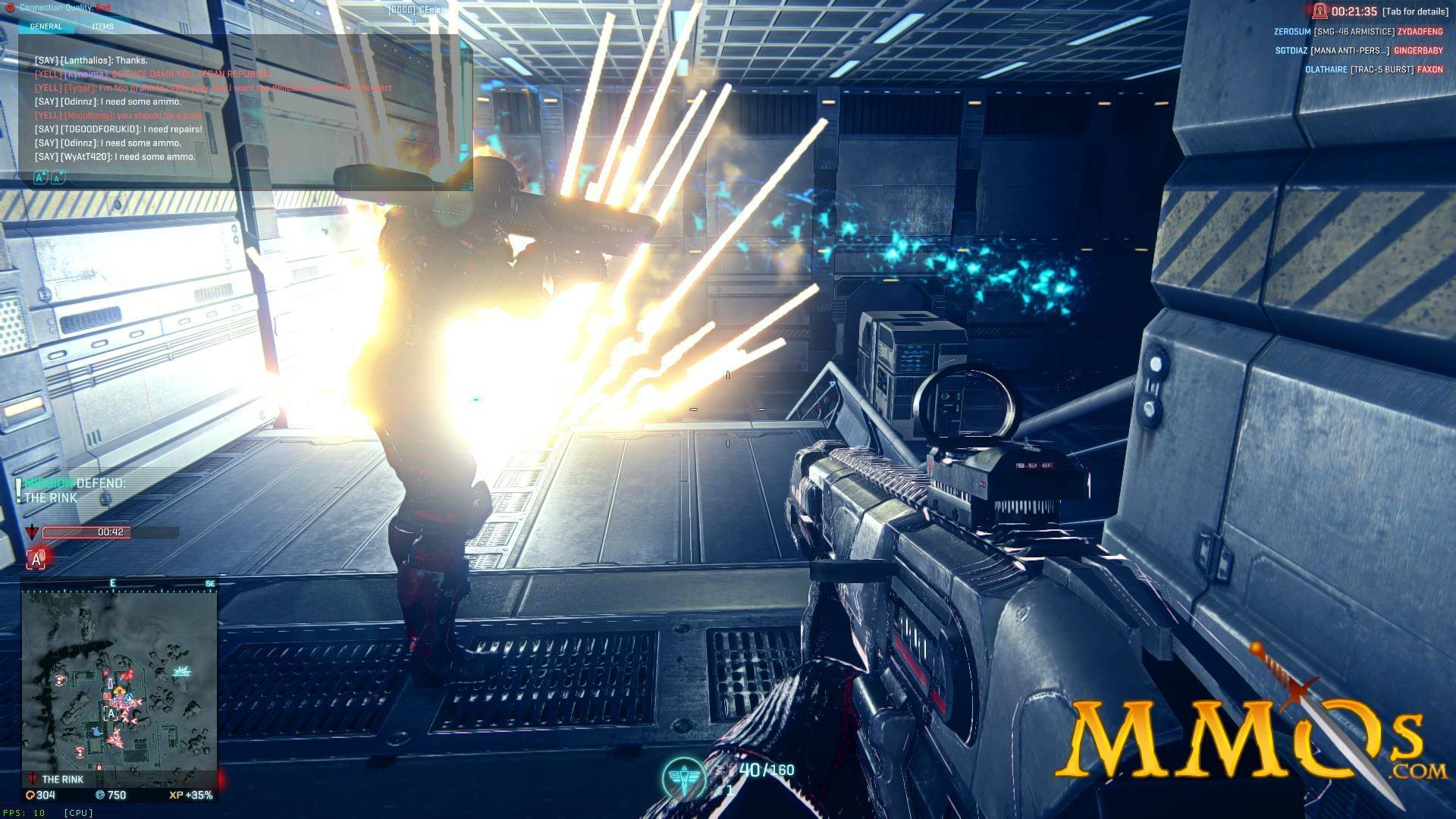The width and height of the screenshot is (1456, 819).
Task: Expand the chevron under the squad name
Action: 413,23
